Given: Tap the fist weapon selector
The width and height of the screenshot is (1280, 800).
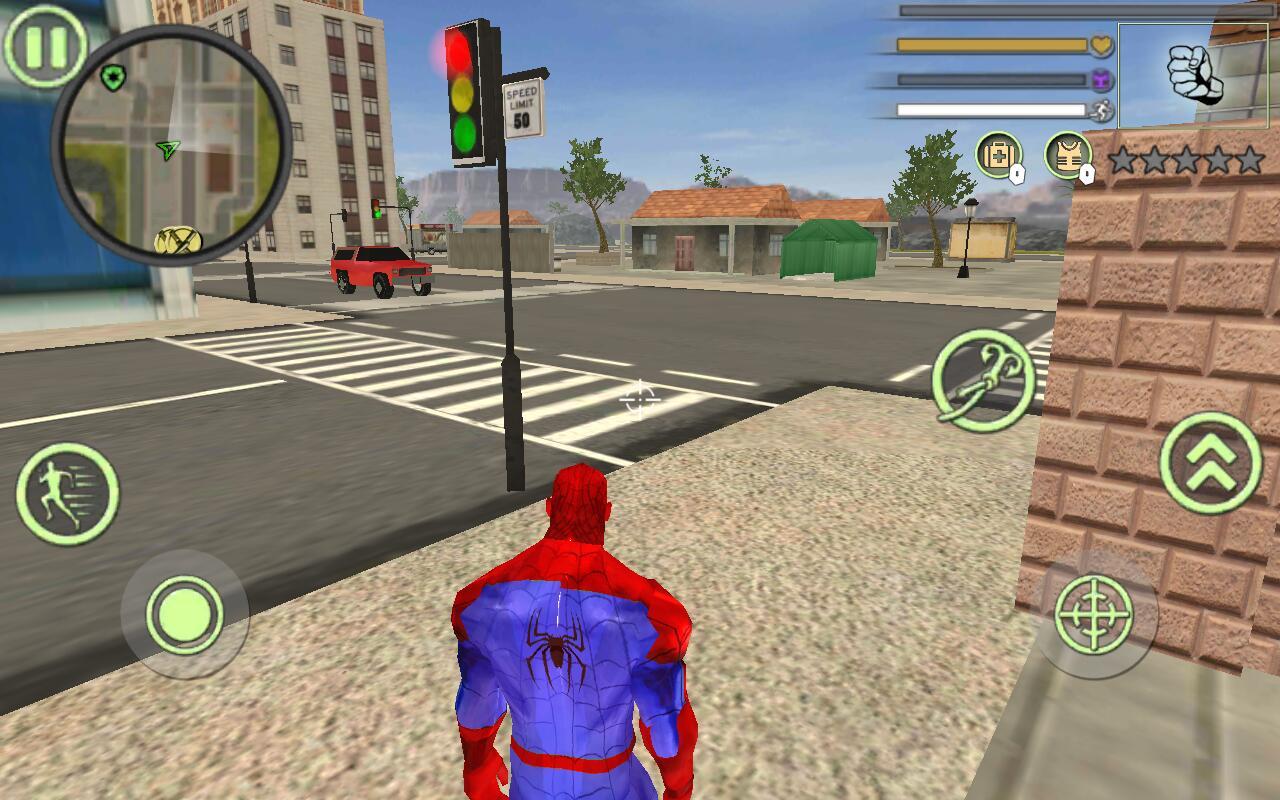Looking at the screenshot, I should pyautogui.click(x=1193, y=75).
